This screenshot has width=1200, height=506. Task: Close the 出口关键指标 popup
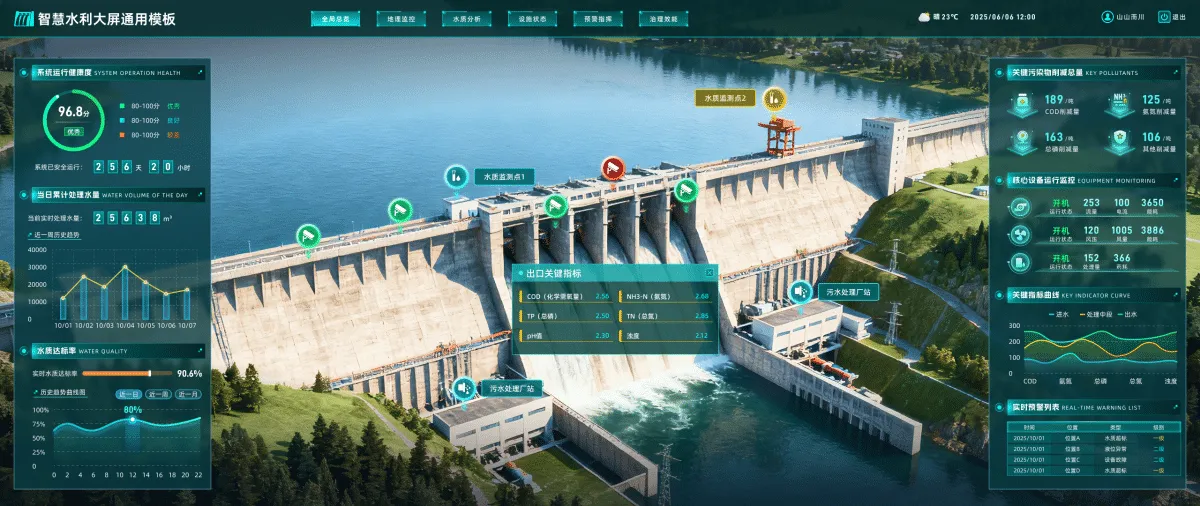(710, 272)
